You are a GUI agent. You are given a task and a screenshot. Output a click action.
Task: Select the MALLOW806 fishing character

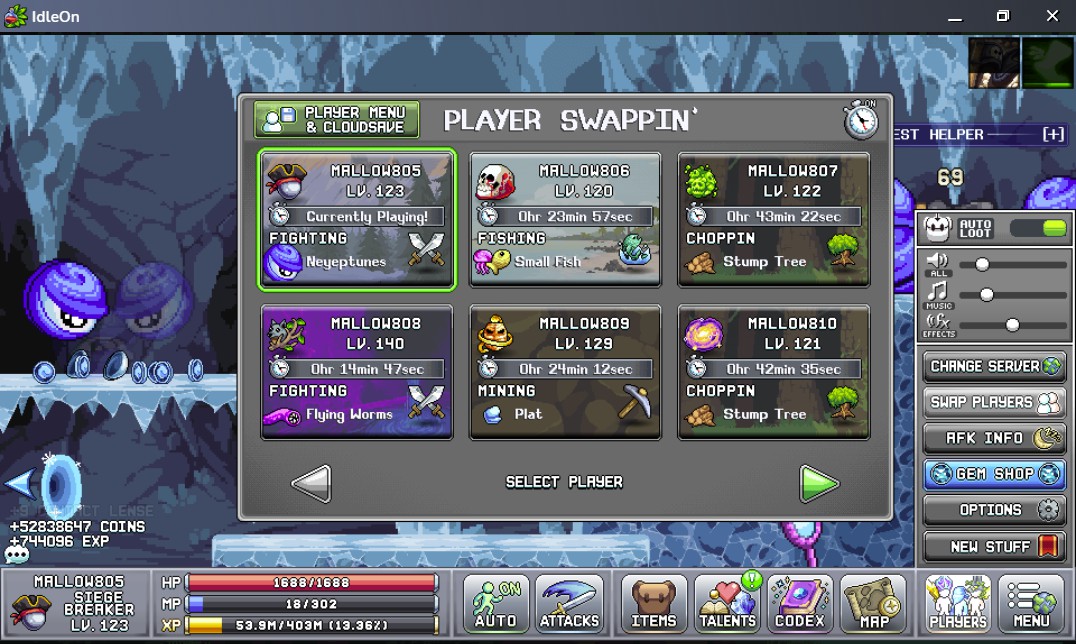tap(566, 220)
